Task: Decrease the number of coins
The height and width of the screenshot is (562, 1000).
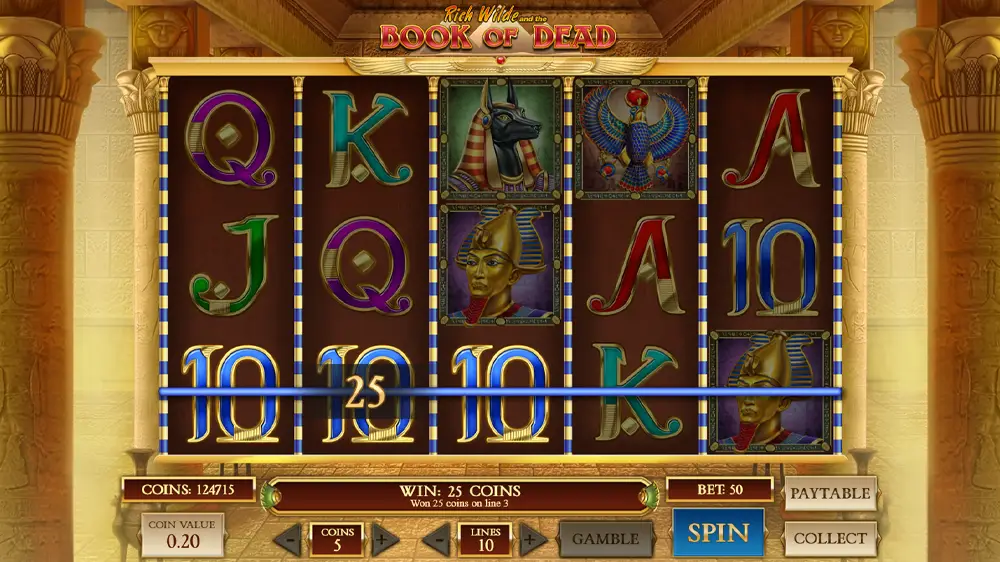Action: pyautogui.click(x=287, y=540)
